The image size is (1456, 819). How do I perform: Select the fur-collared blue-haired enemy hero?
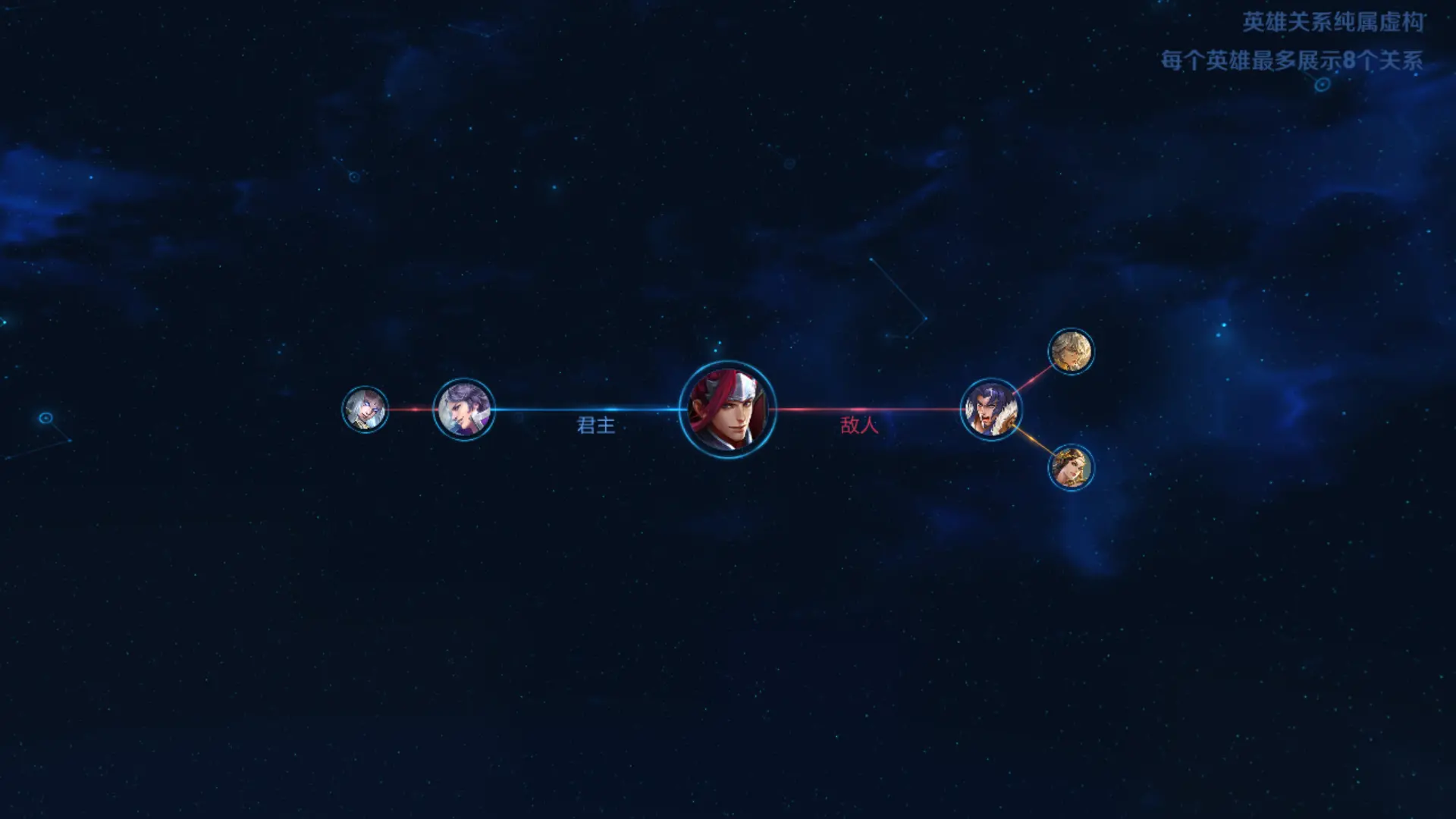990,409
